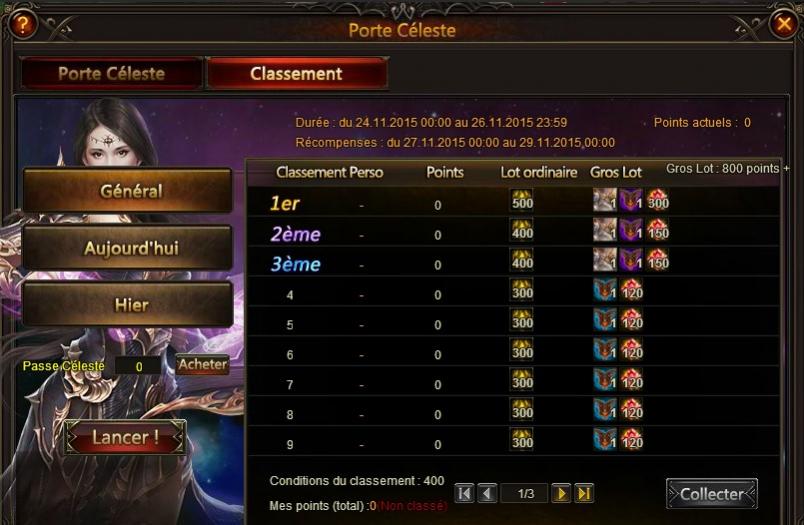Go to the previous ranking page
This screenshot has width=804, height=525.
pyautogui.click(x=487, y=493)
